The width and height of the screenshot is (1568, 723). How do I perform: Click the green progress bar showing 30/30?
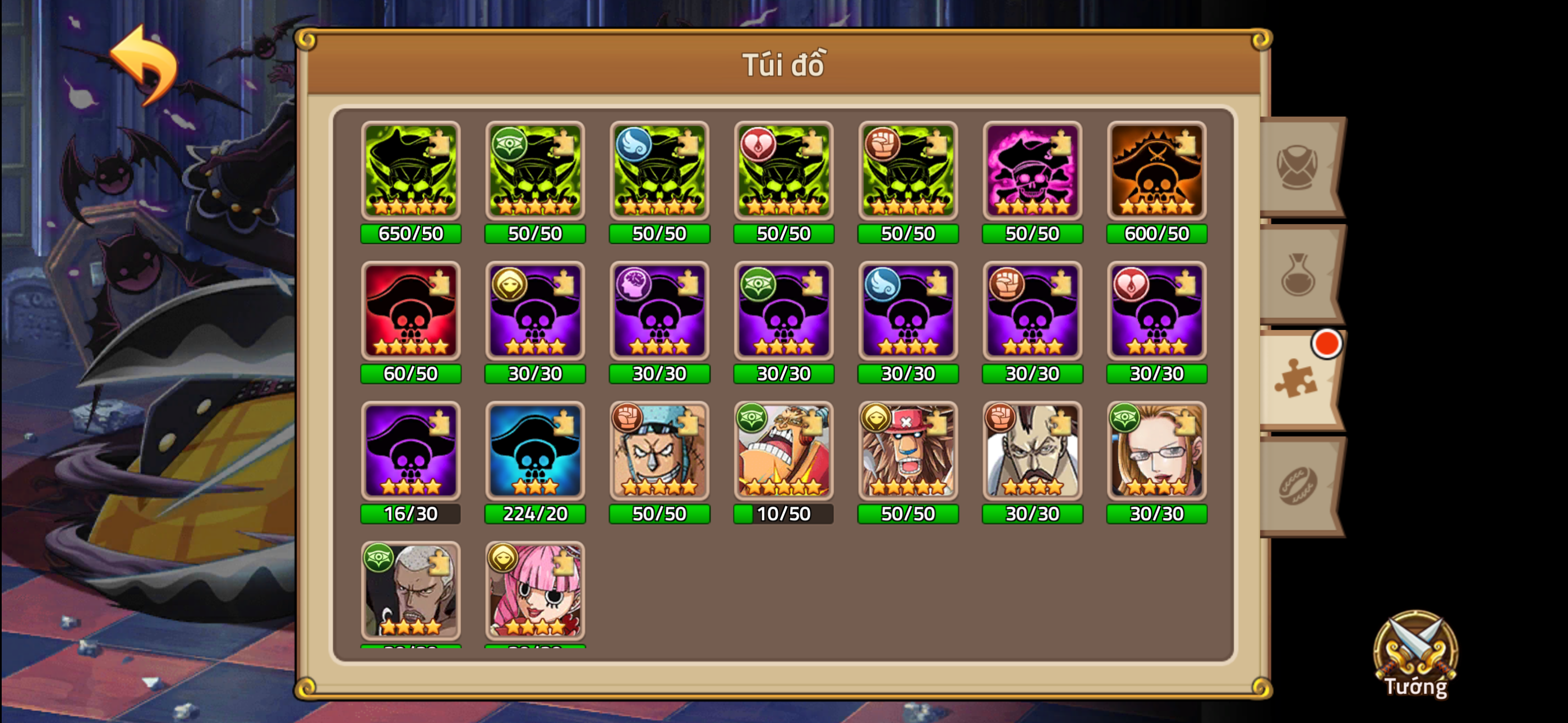pos(535,374)
